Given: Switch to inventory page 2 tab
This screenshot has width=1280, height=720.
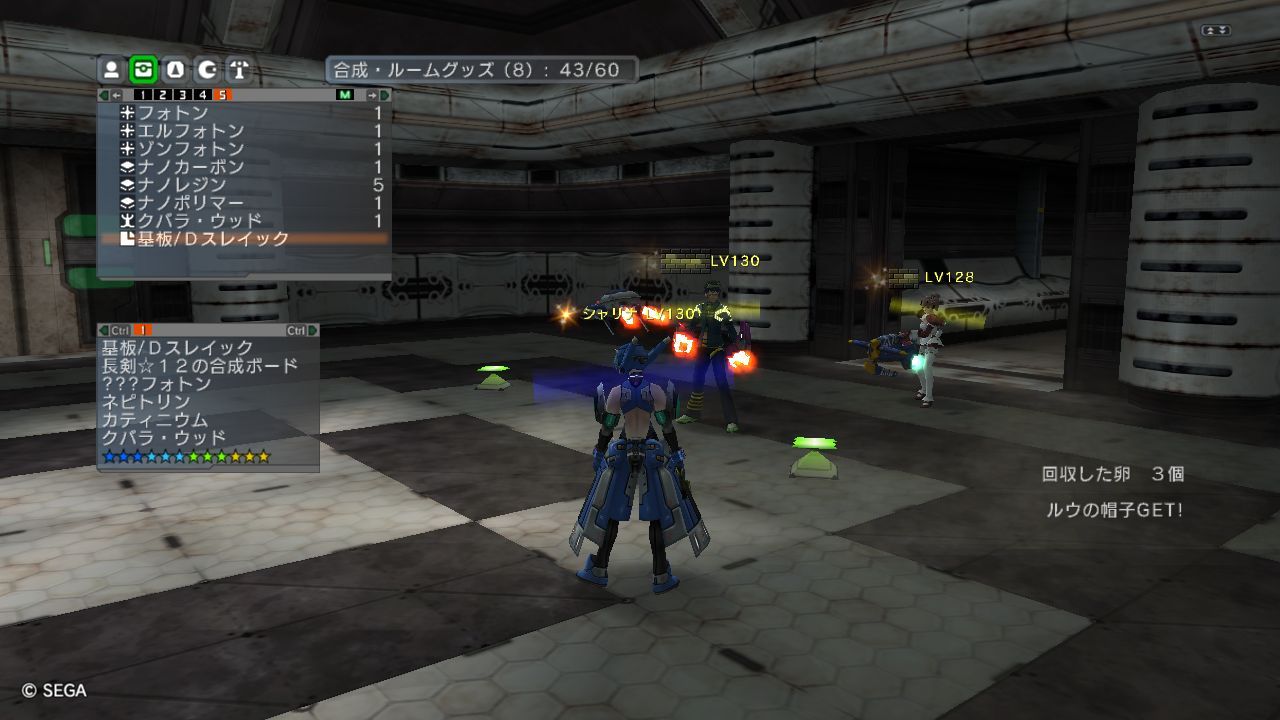Looking at the screenshot, I should [163, 95].
